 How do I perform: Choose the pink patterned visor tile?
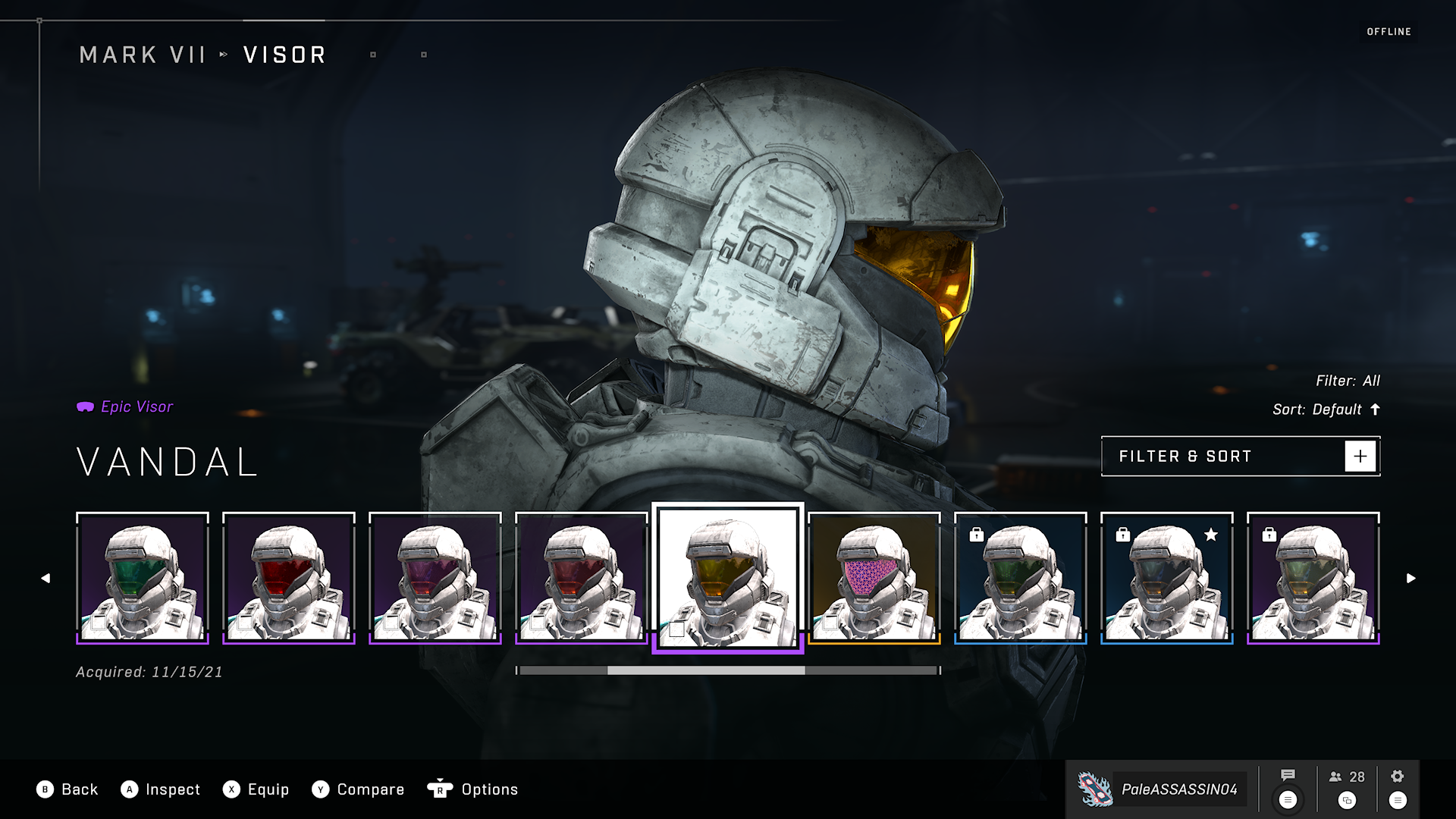tap(874, 578)
